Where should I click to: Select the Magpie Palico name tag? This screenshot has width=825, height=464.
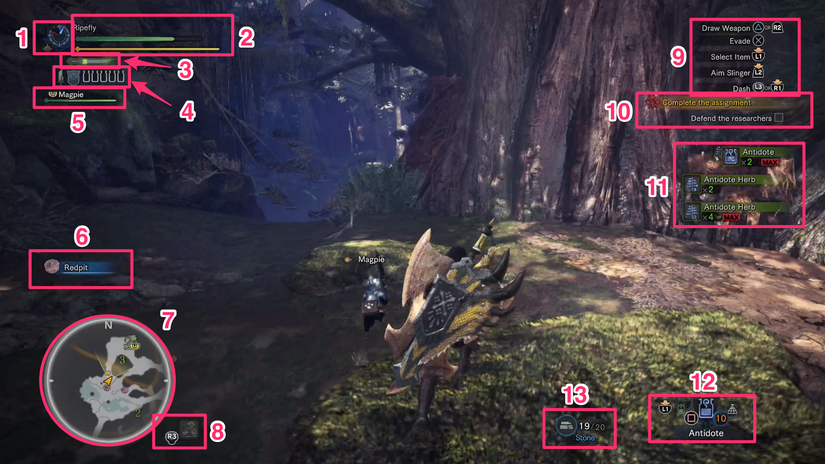point(80,94)
